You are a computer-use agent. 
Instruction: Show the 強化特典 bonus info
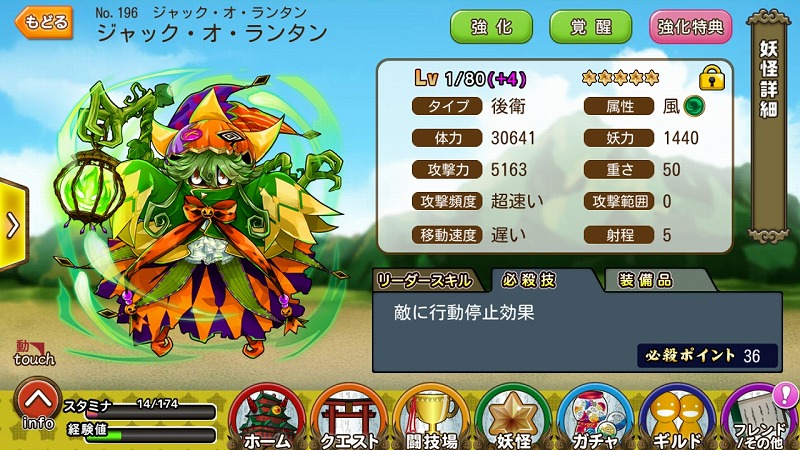point(691,26)
